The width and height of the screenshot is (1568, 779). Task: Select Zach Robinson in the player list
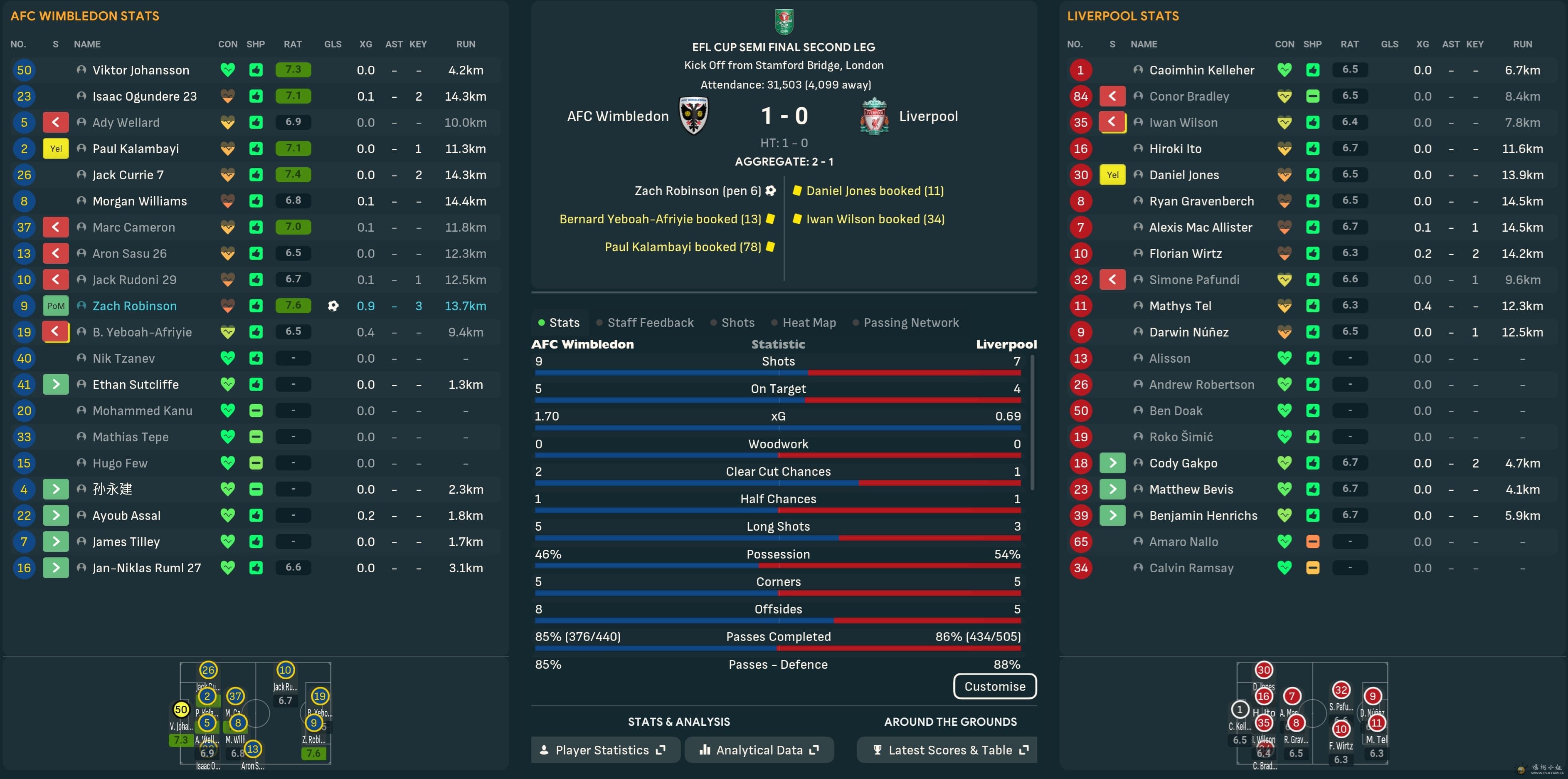(x=135, y=306)
